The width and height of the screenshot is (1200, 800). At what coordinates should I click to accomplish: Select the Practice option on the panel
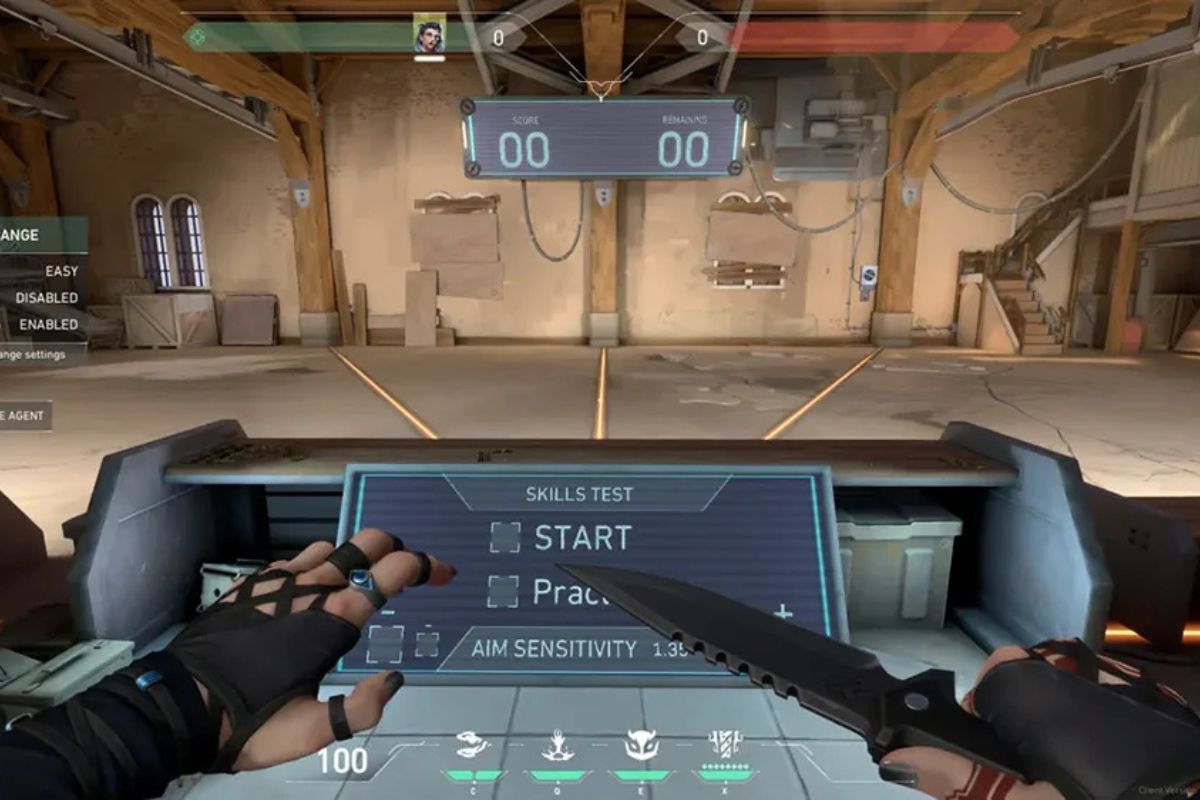coord(503,591)
